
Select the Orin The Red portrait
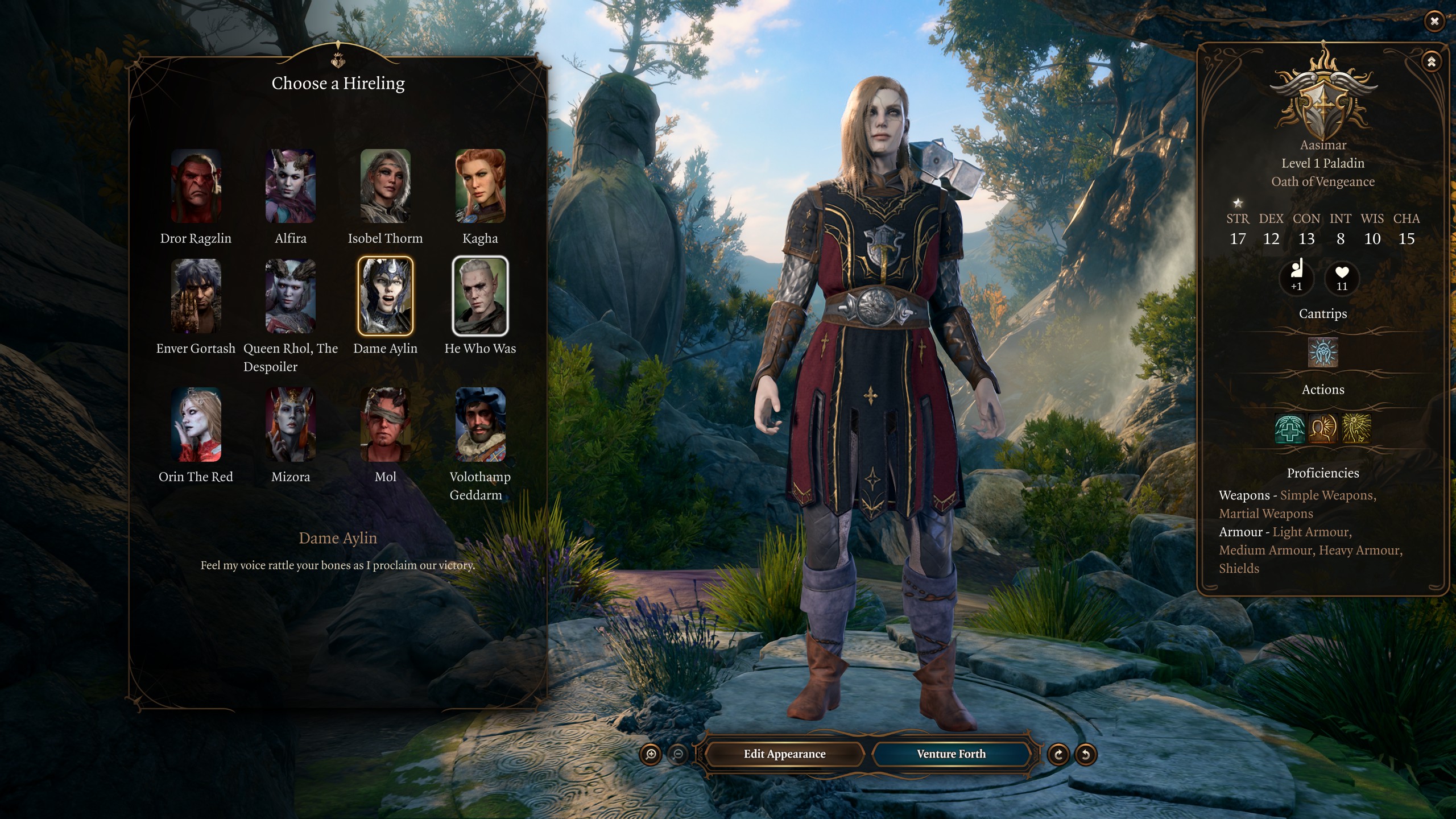point(196,424)
